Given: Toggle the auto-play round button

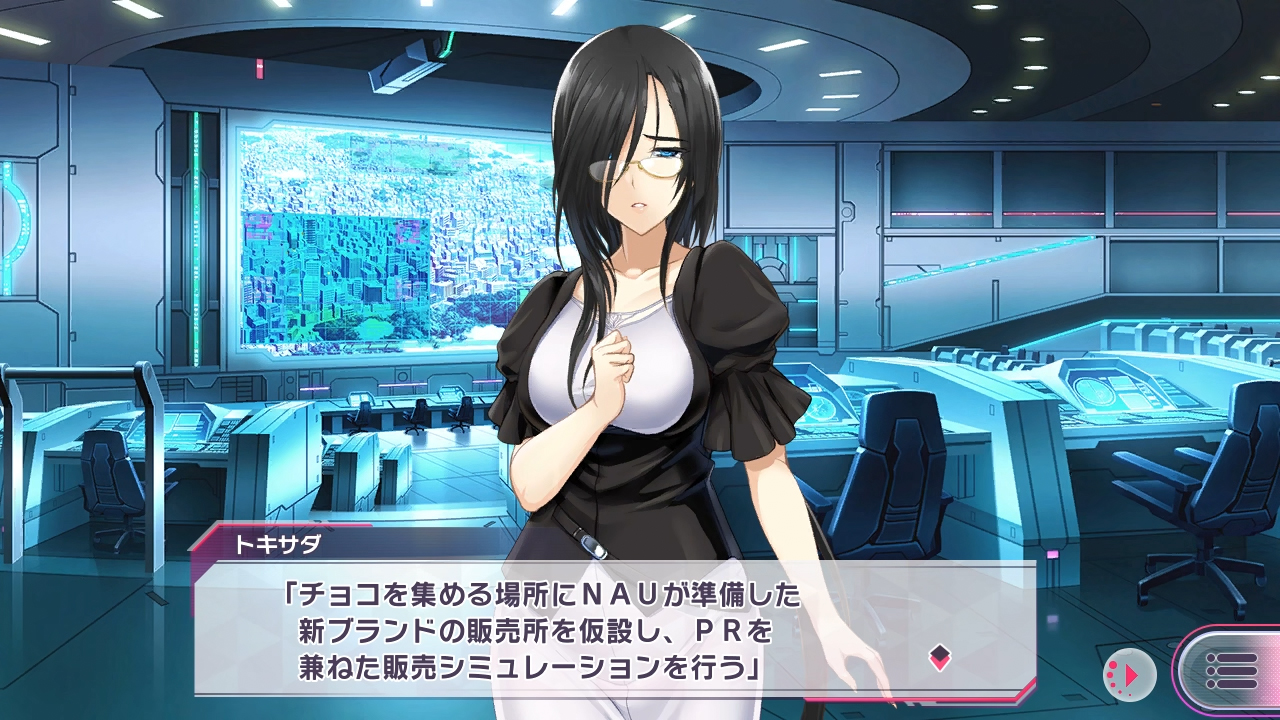Looking at the screenshot, I should pos(1129,674).
